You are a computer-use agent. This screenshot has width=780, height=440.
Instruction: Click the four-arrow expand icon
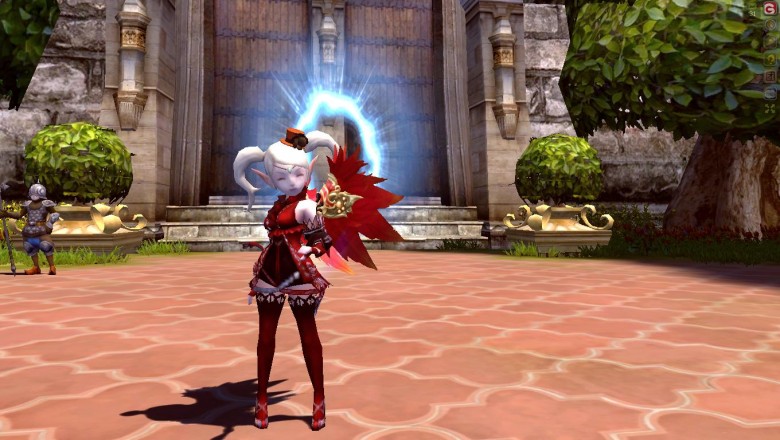770,108
